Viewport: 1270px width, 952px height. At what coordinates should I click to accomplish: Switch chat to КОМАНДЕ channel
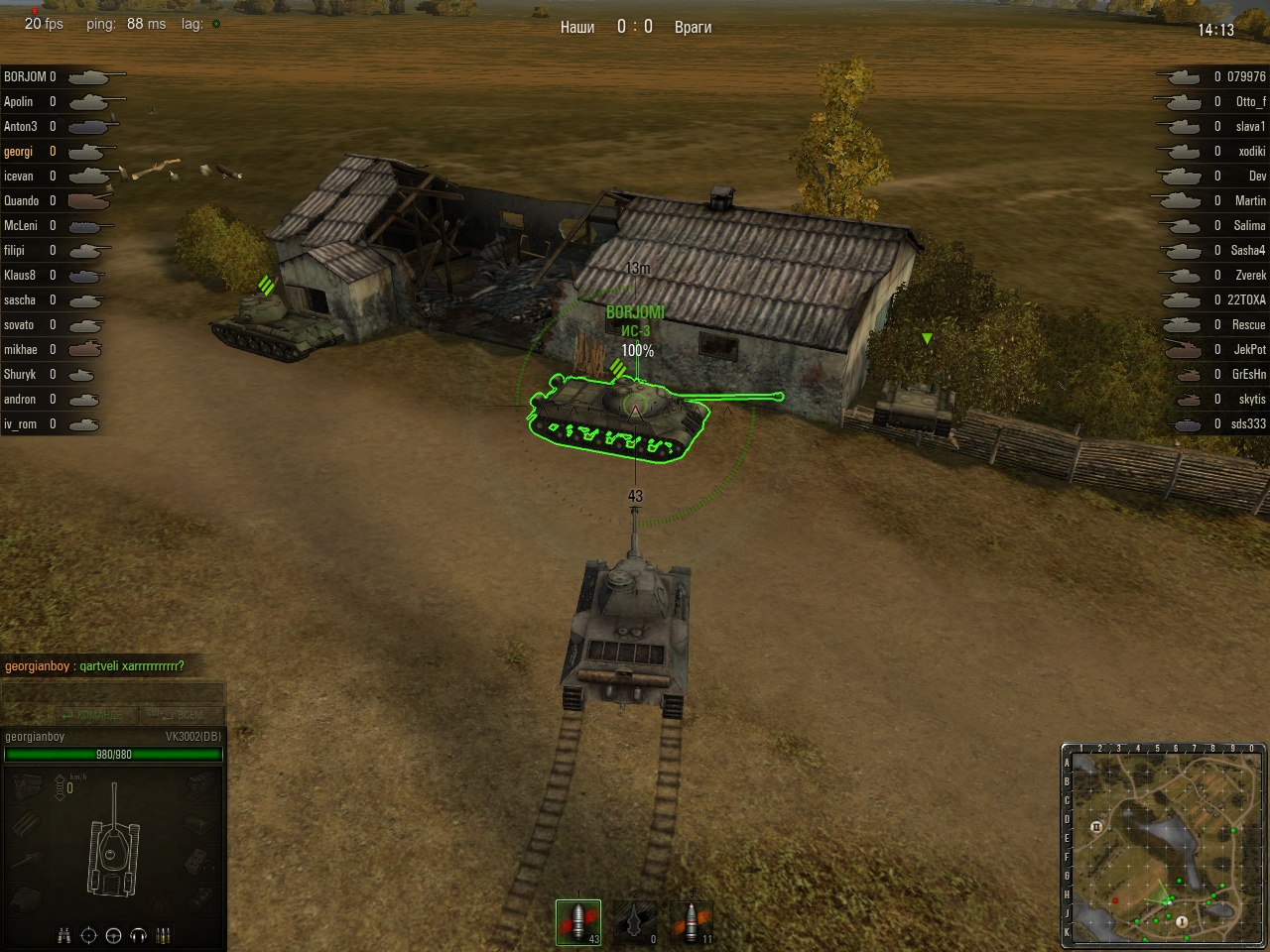[x=96, y=714]
